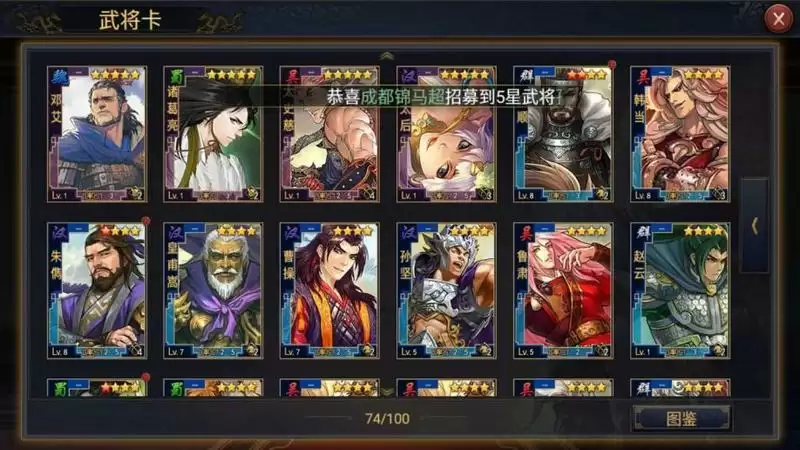Pick the 太史慈 general card
This screenshot has height=450, width=800.
[330, 134]
